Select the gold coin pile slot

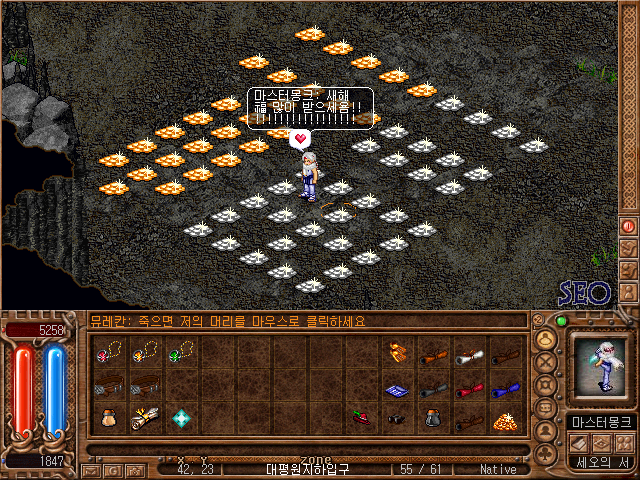point(506,421)
